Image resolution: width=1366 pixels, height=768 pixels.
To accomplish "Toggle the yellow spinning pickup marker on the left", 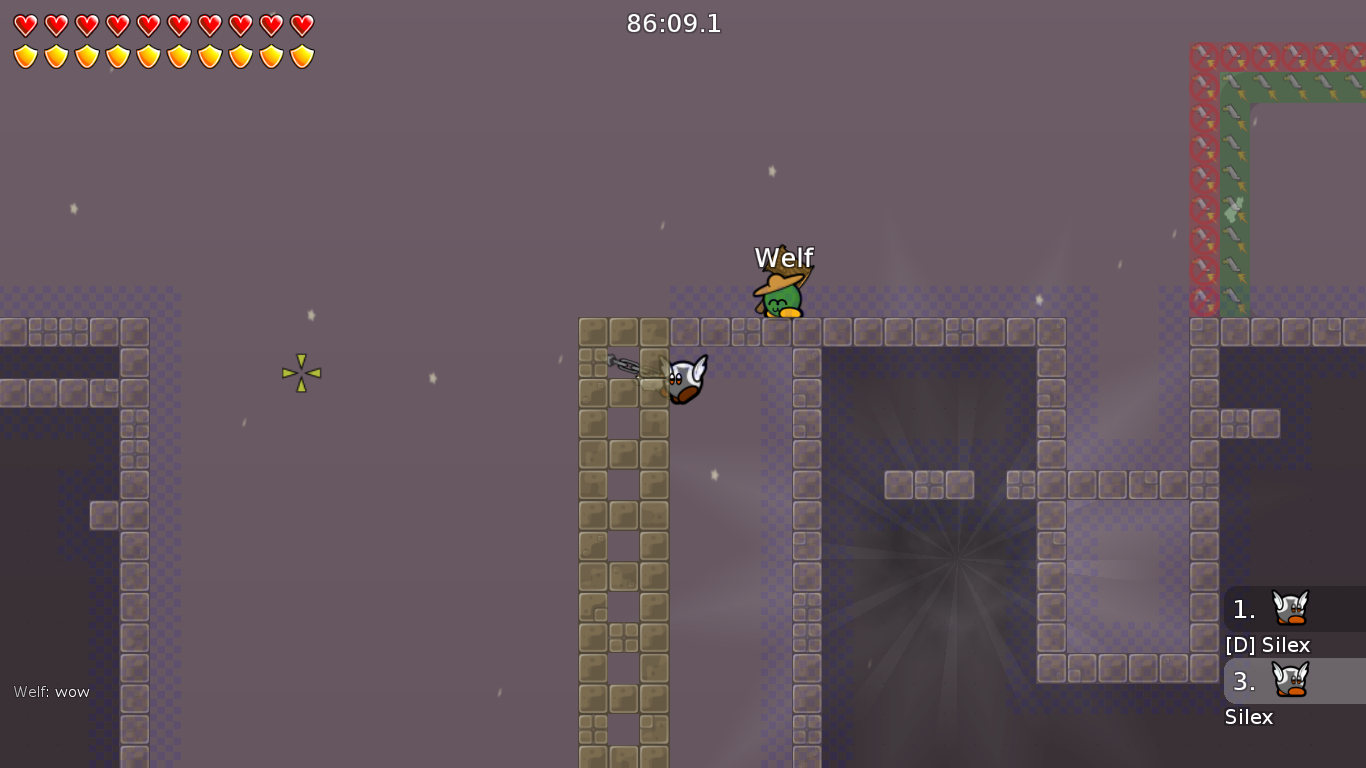I will pyautogui.click(x=300, y=373).
